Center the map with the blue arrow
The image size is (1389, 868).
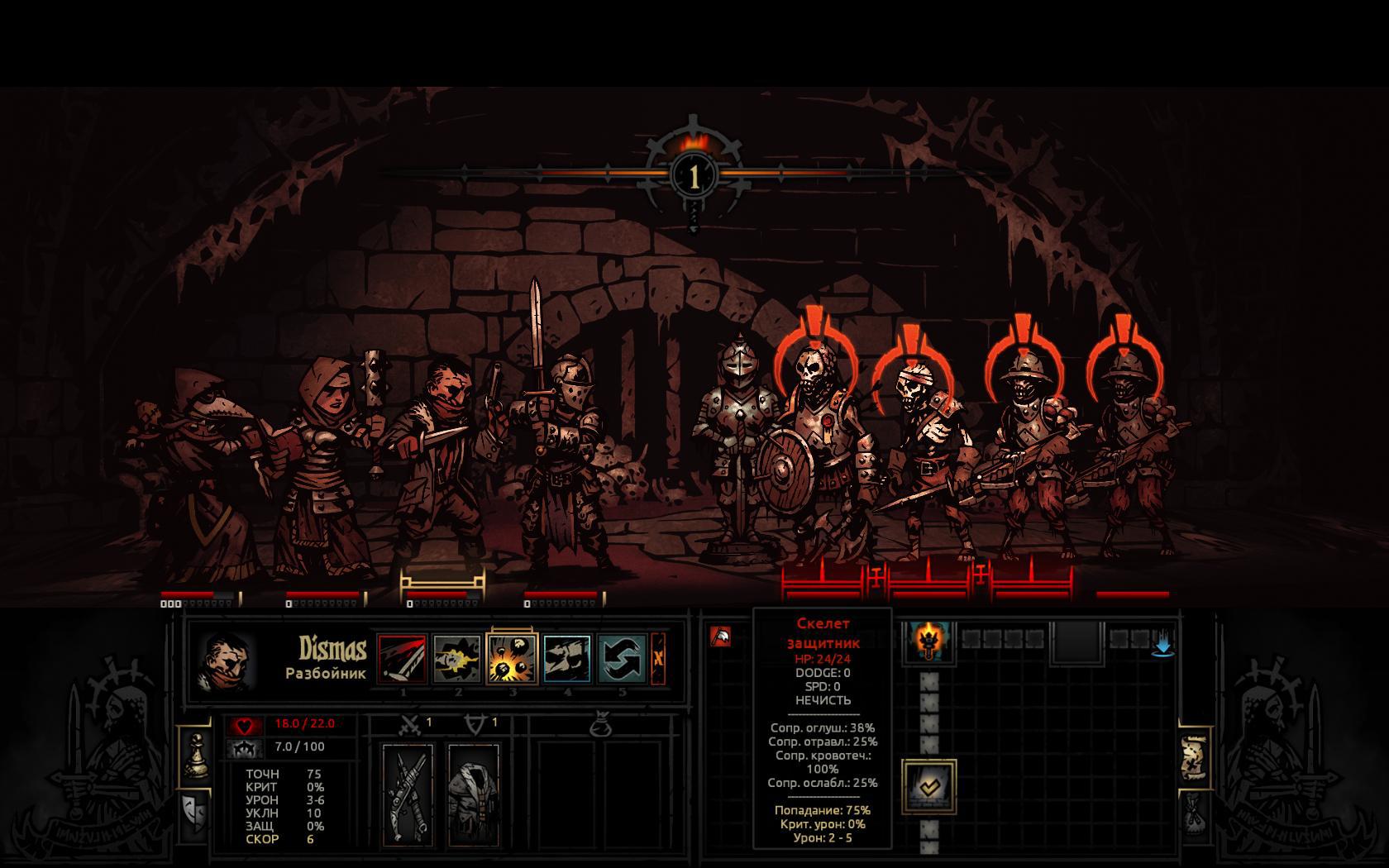pyautogui.click(x=1163, y=644)
